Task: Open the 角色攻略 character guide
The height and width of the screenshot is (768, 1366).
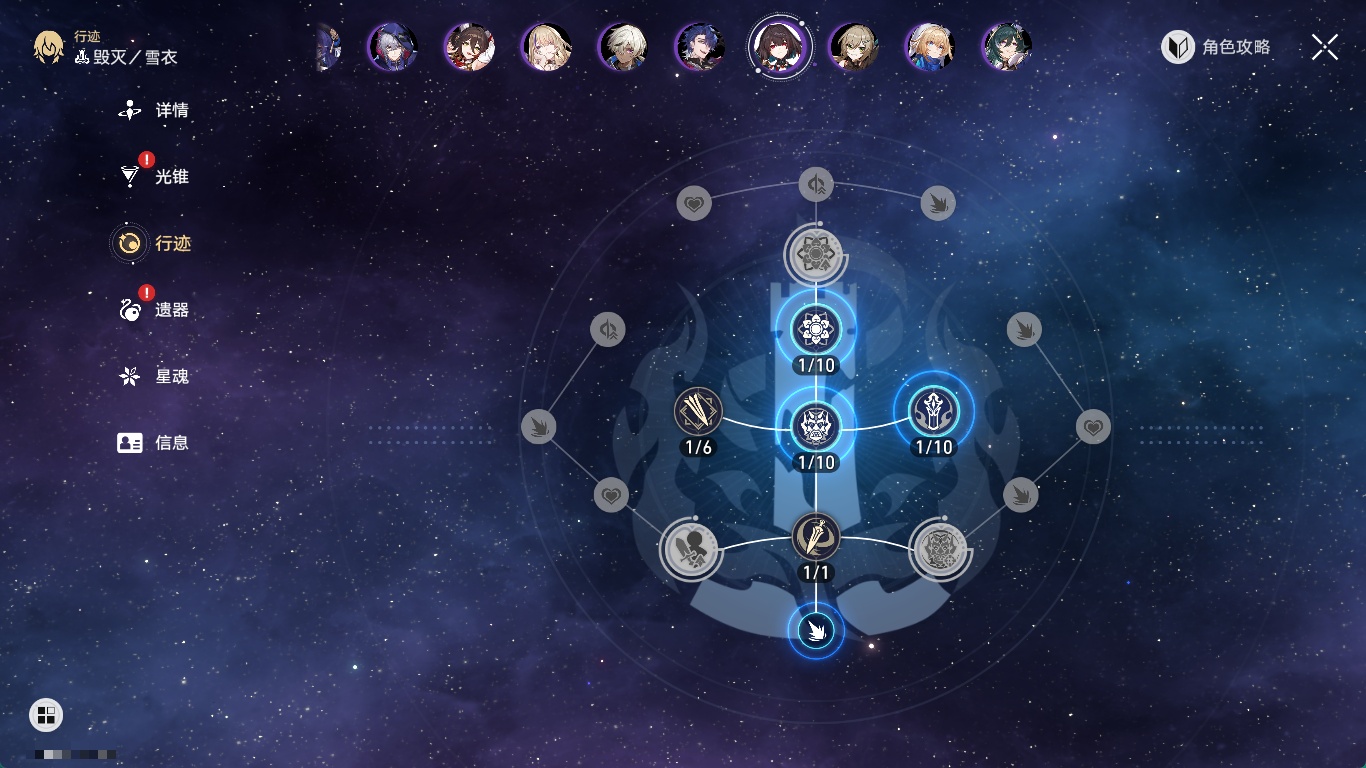Action: [x=1216, y=47]
